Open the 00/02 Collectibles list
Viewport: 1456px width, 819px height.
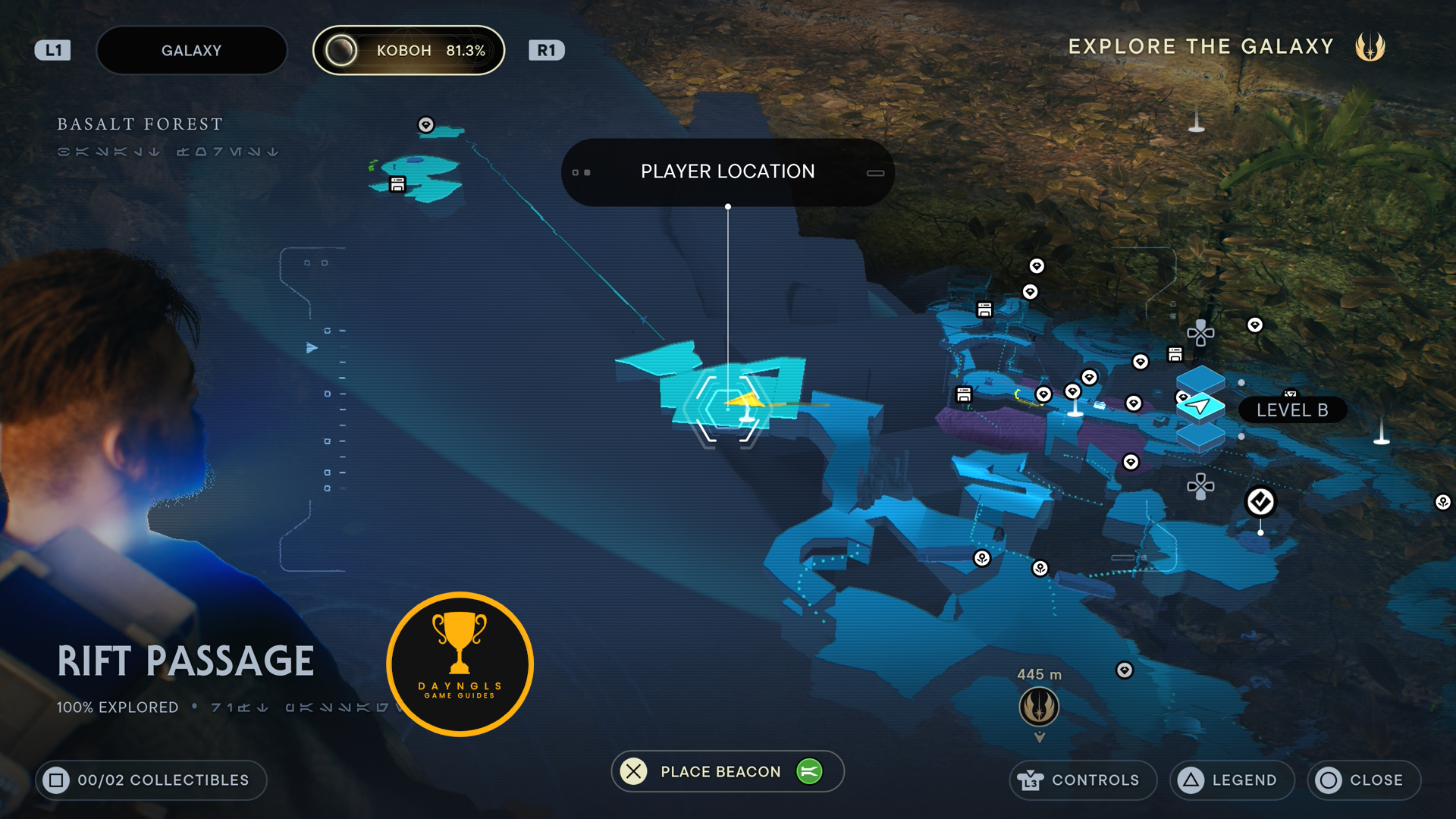point(151,780)
